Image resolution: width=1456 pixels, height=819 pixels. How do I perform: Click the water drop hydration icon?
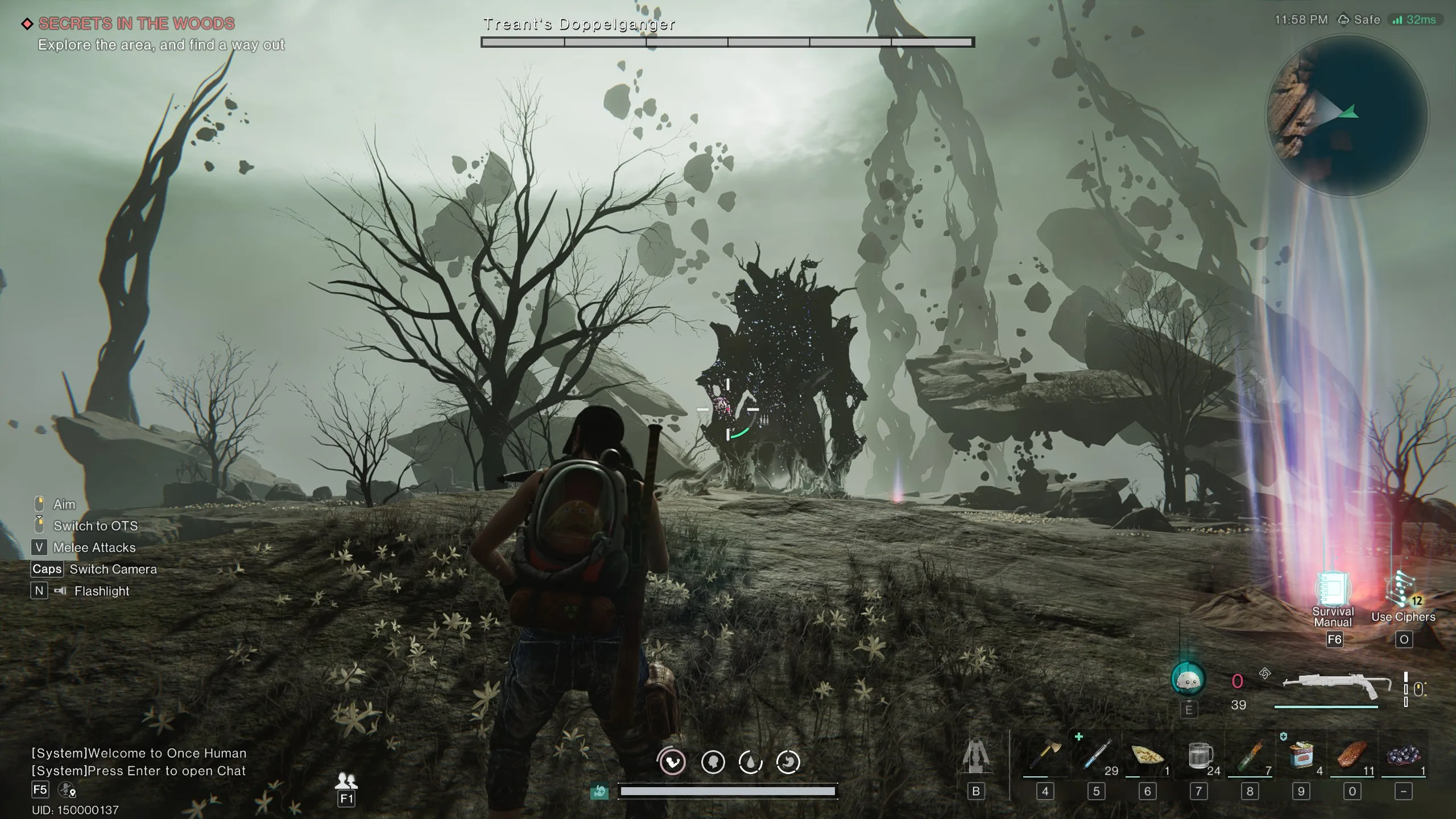point(750,762)
